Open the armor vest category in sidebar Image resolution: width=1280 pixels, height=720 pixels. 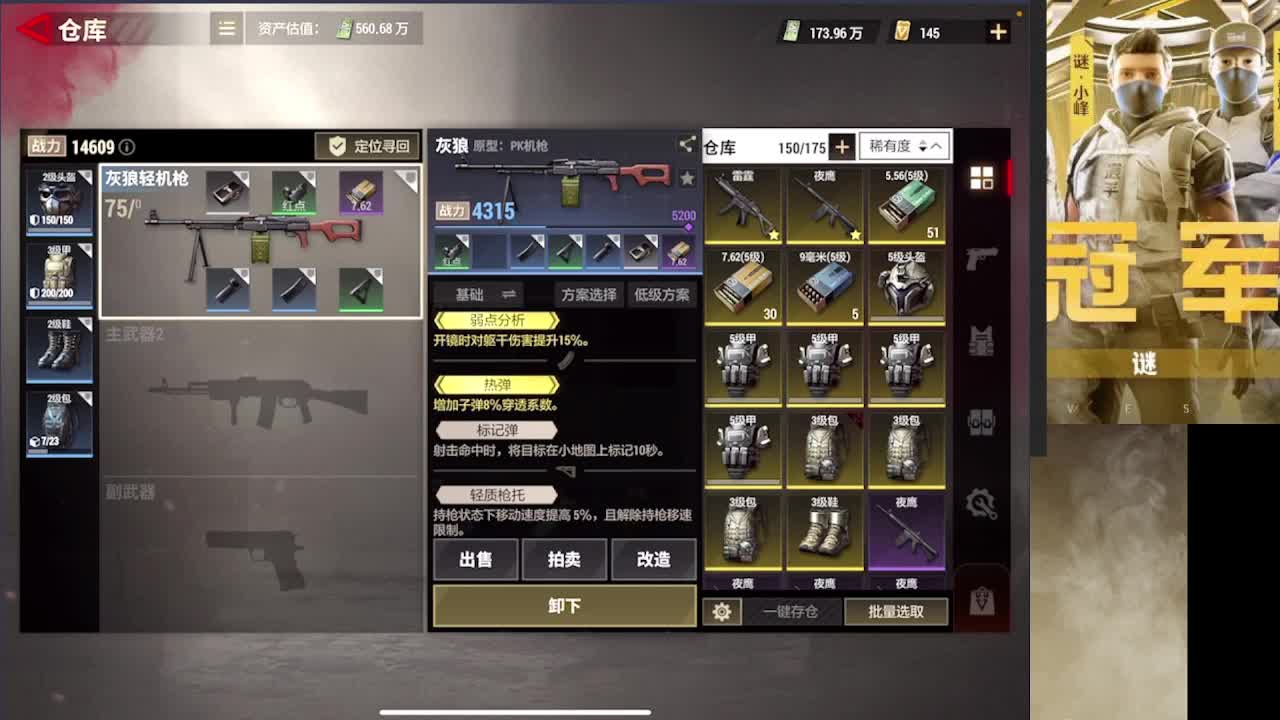[983, 341]
